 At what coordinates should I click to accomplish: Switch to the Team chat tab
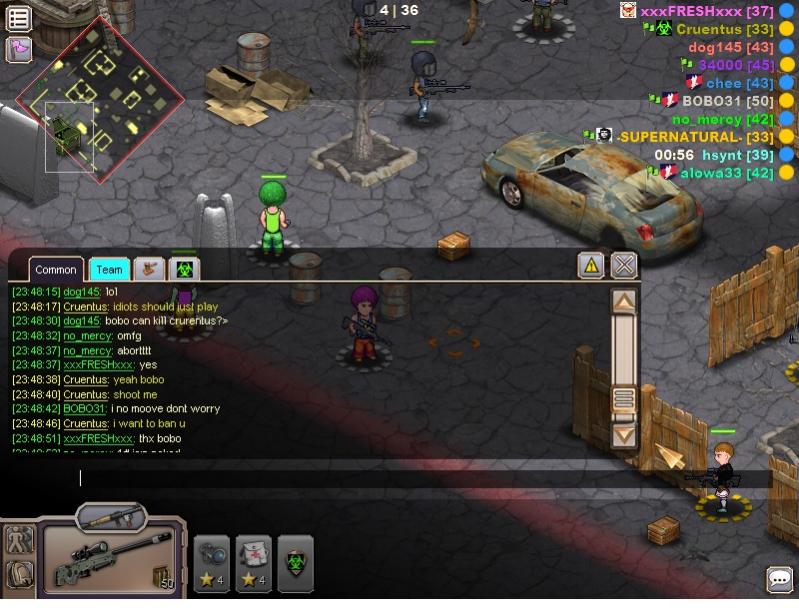click(x=109, y=270)
